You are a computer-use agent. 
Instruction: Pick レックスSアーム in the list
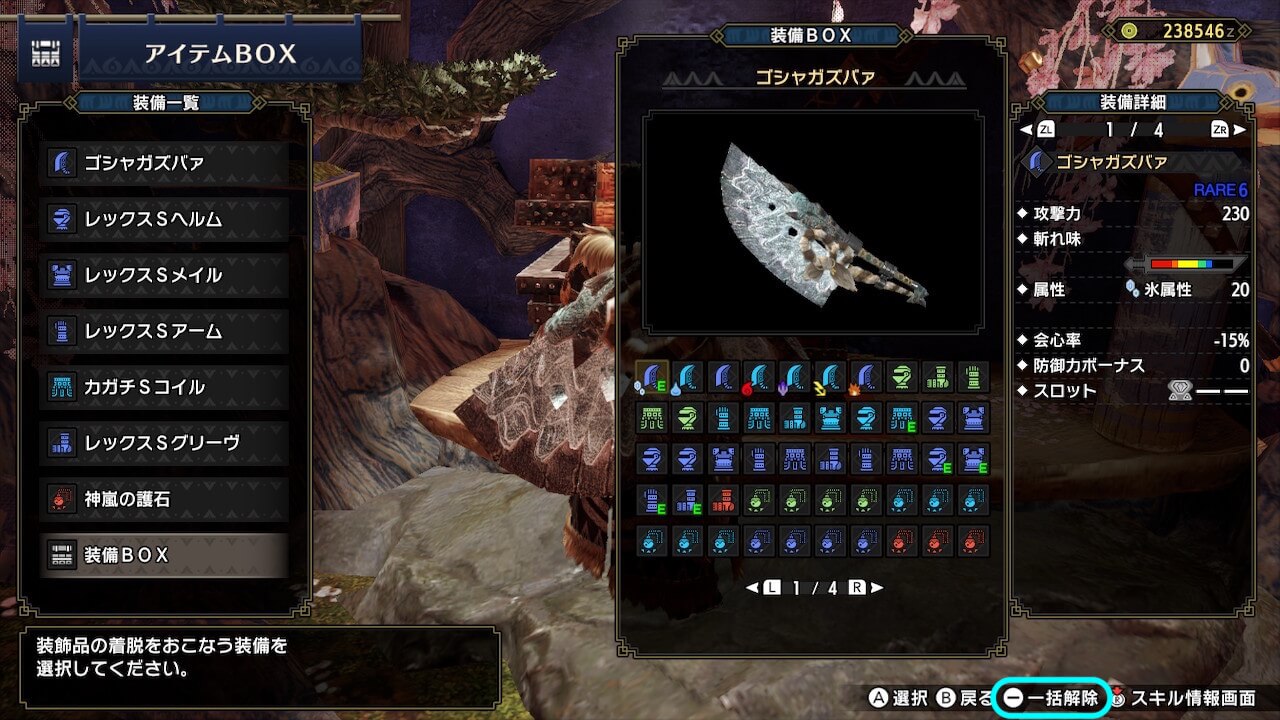(x=165, y=331)
